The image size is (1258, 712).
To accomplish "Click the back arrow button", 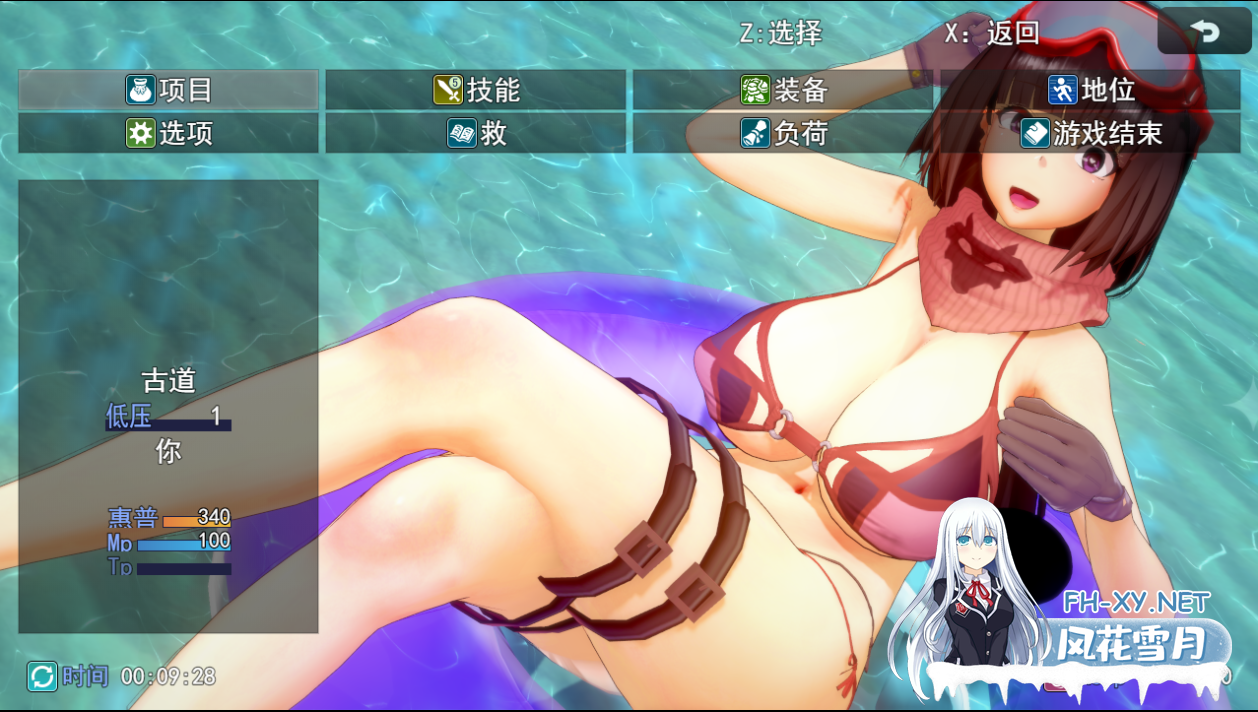I will [1204, 32].
